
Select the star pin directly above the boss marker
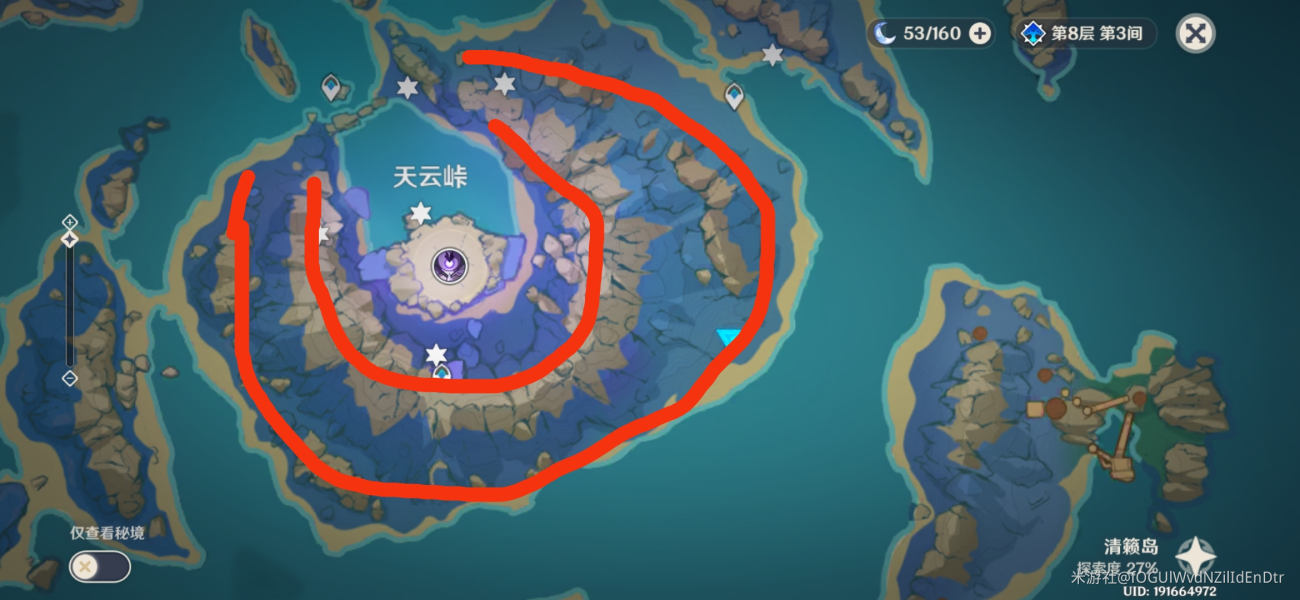(x=421, y=213)
